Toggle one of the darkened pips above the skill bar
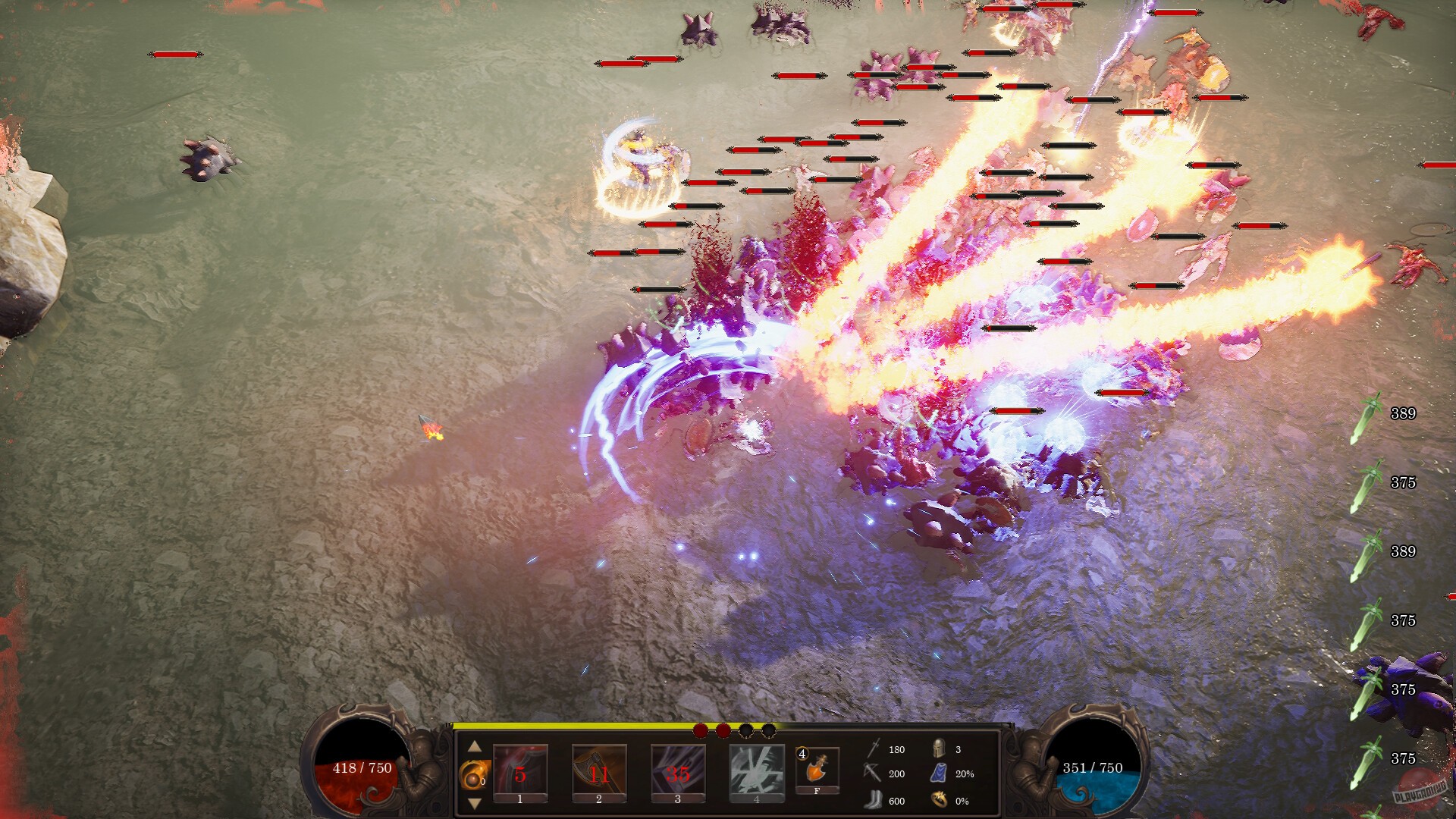The image size is (1456, 819). [746, 731]
